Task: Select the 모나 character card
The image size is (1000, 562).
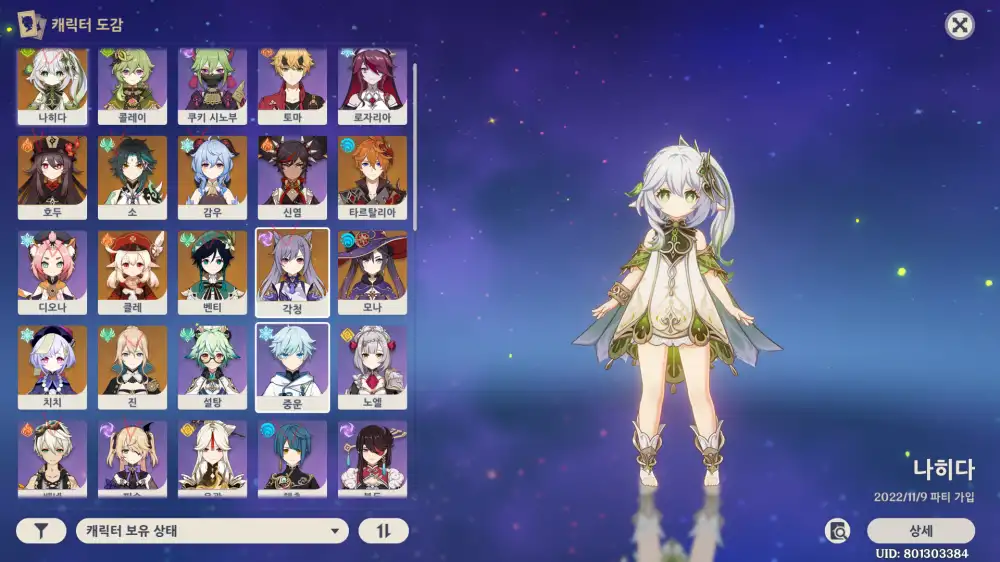Action: click(373, 272)
